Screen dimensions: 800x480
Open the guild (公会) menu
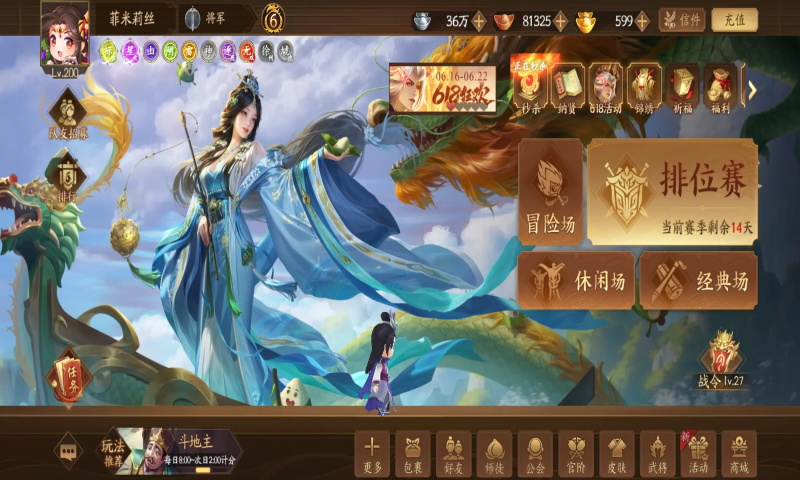[x=535, y=453]
